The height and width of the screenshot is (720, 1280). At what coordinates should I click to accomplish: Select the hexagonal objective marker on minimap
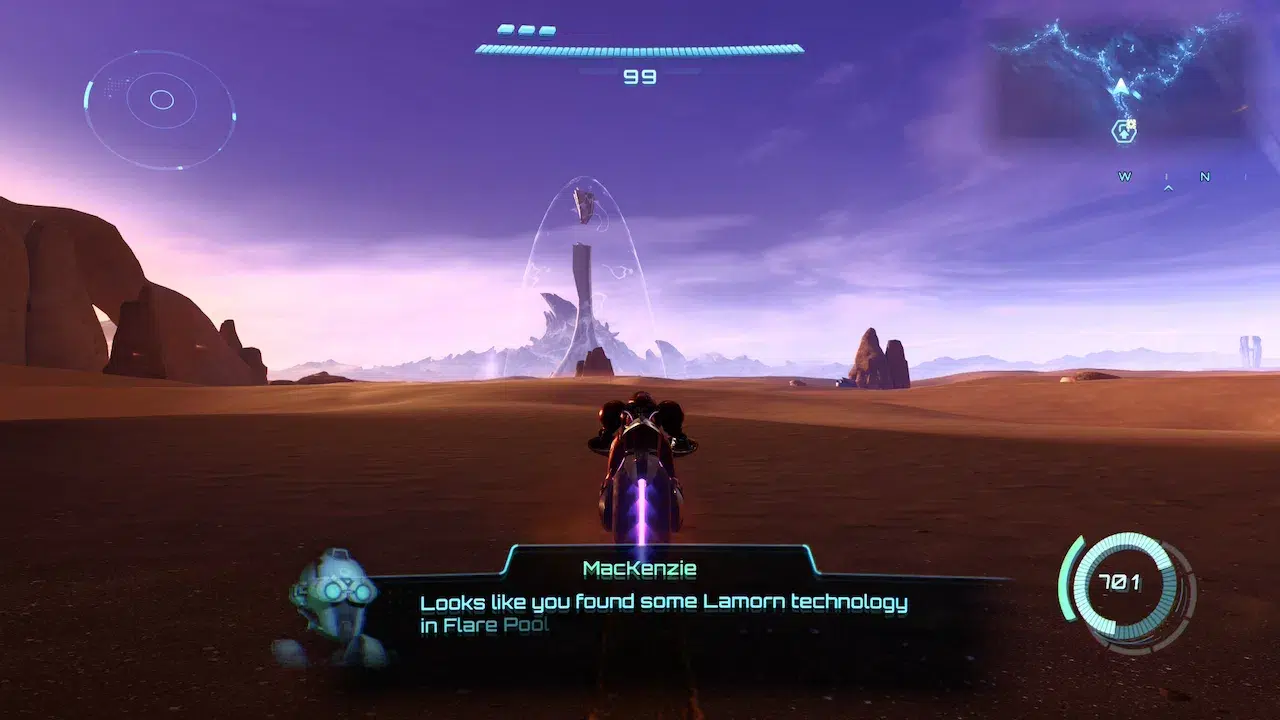[x=1124, y=131]
